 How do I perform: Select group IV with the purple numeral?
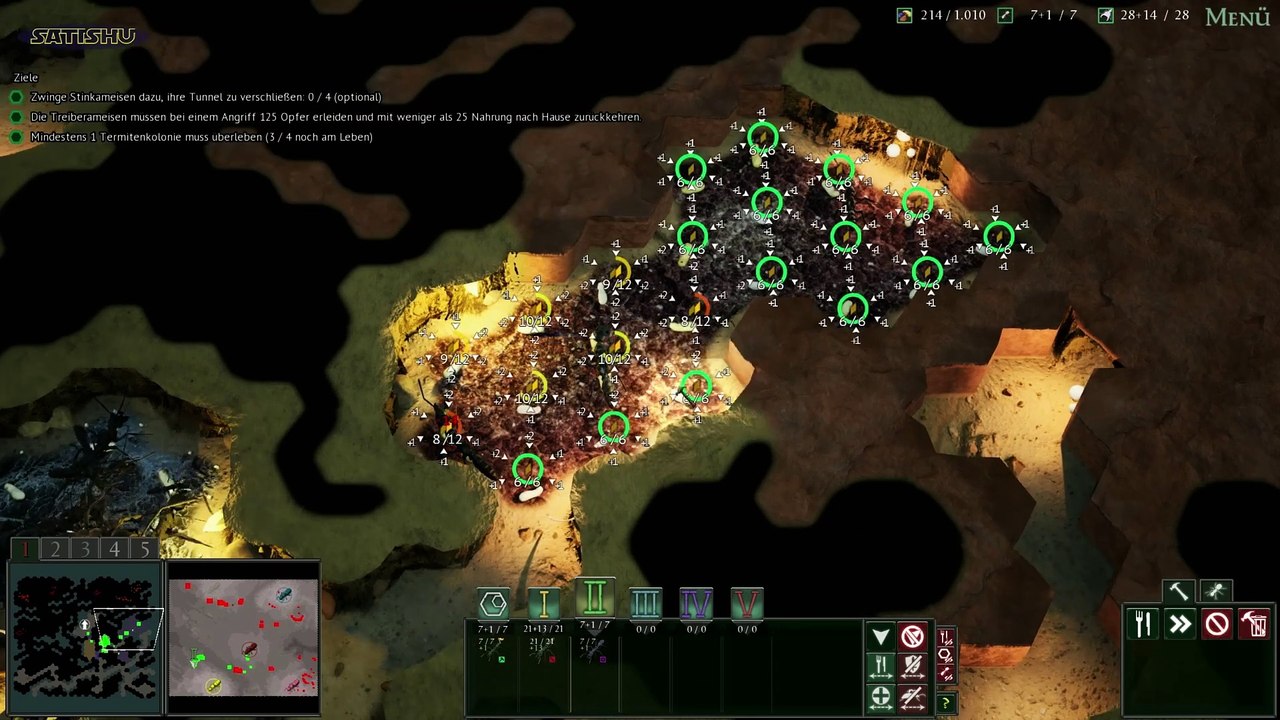(696, 603)
